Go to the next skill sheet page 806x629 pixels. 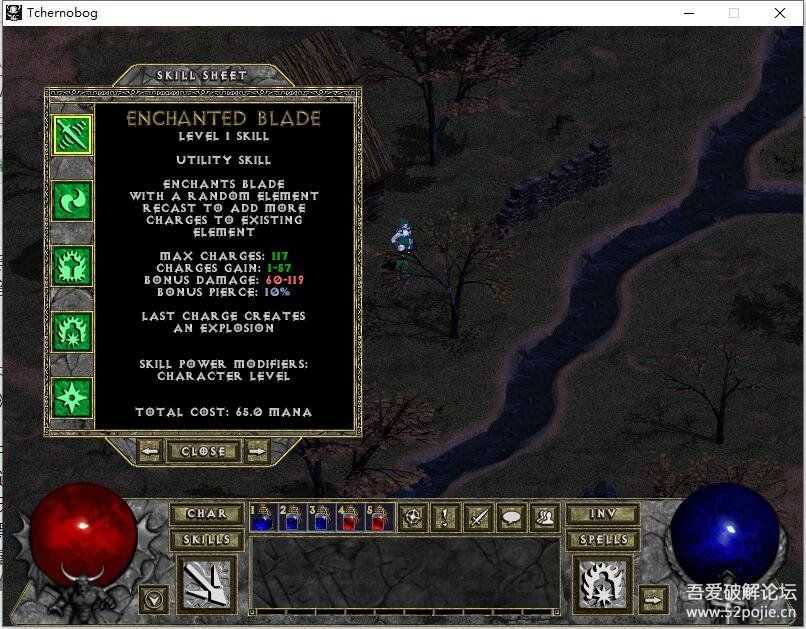[258, 451]
